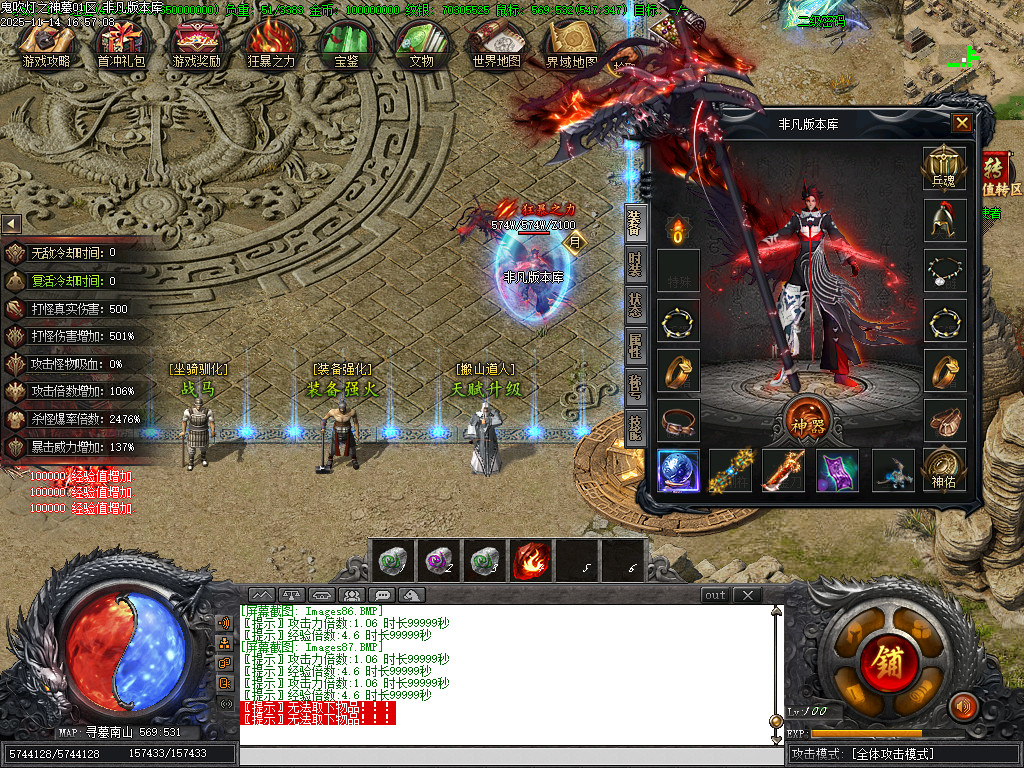Open the 神佑 divine blessing button

pyautogui.click(x=944, y=468)
